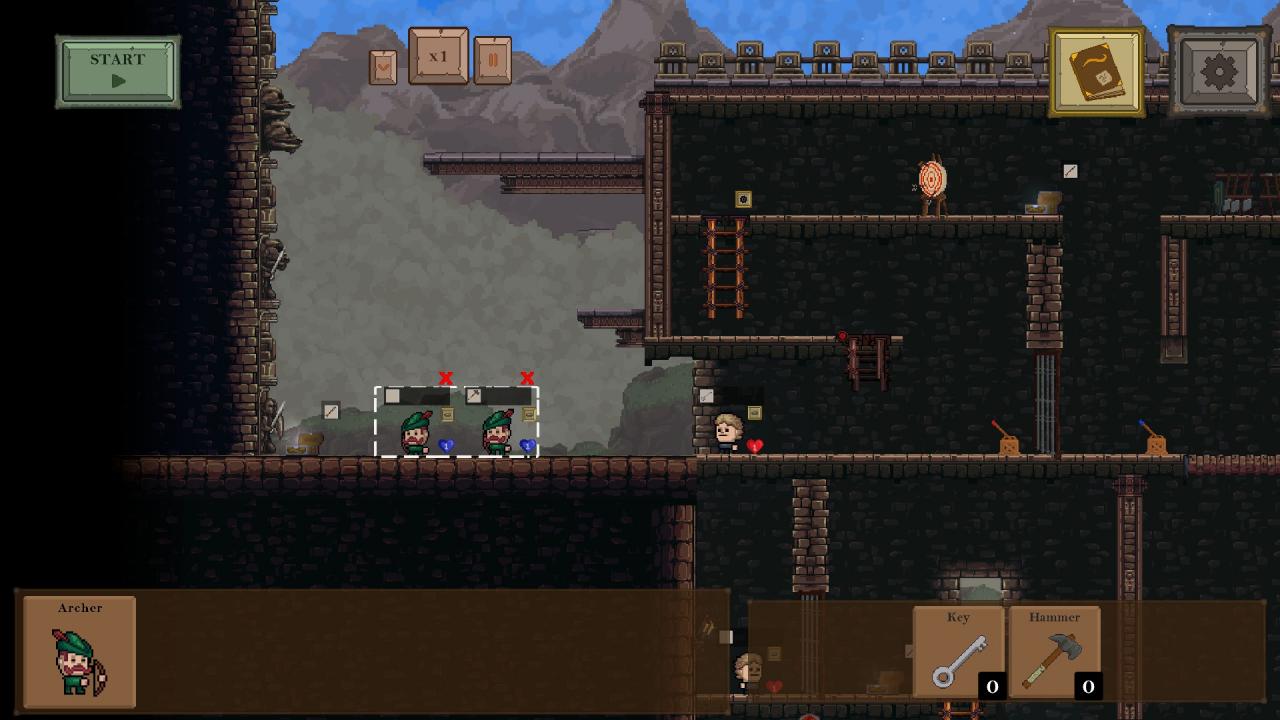Select the Archer unit card
The height and width of the screenshot is (720, 1280).
pyautogui.click(x=80, y=651)
